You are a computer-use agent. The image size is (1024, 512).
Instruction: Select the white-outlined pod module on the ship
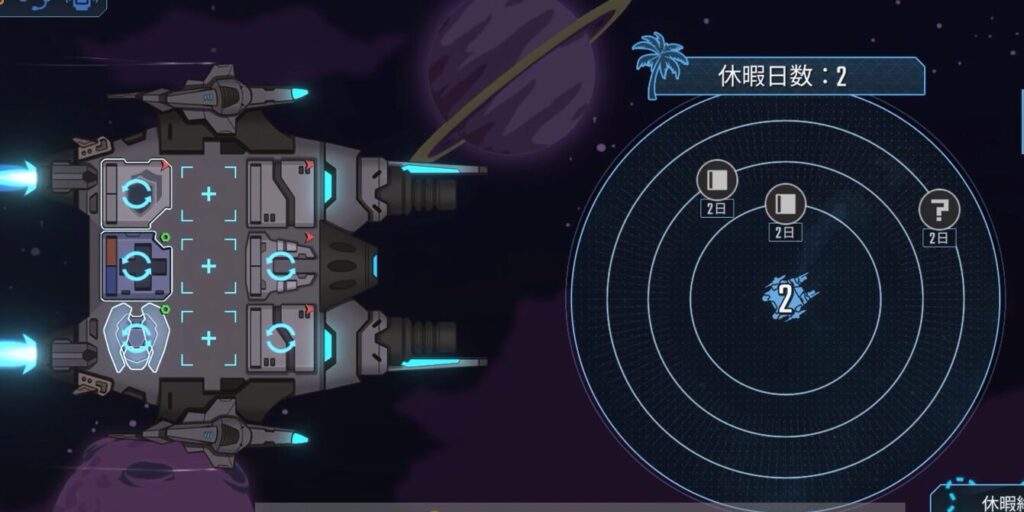tap(136, 336)
